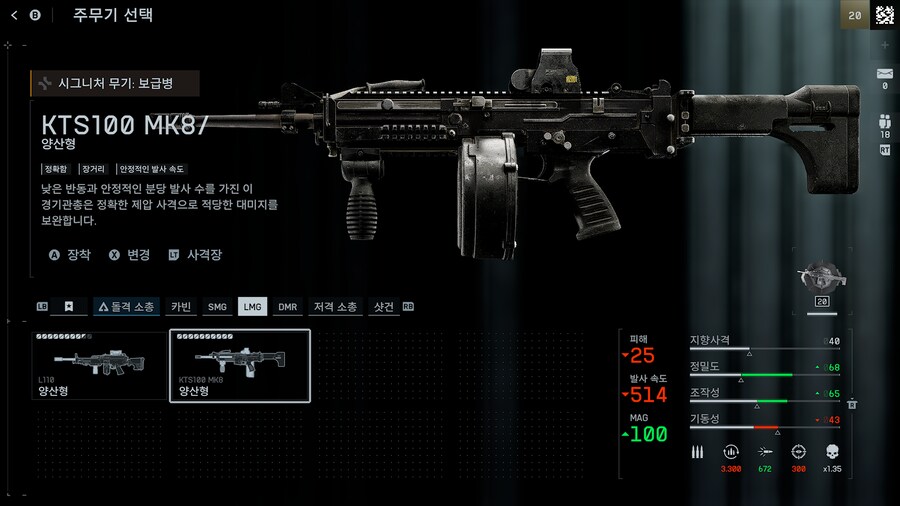Choose the KTS100 MK8 양산형 weapon card

coord(240,366)
